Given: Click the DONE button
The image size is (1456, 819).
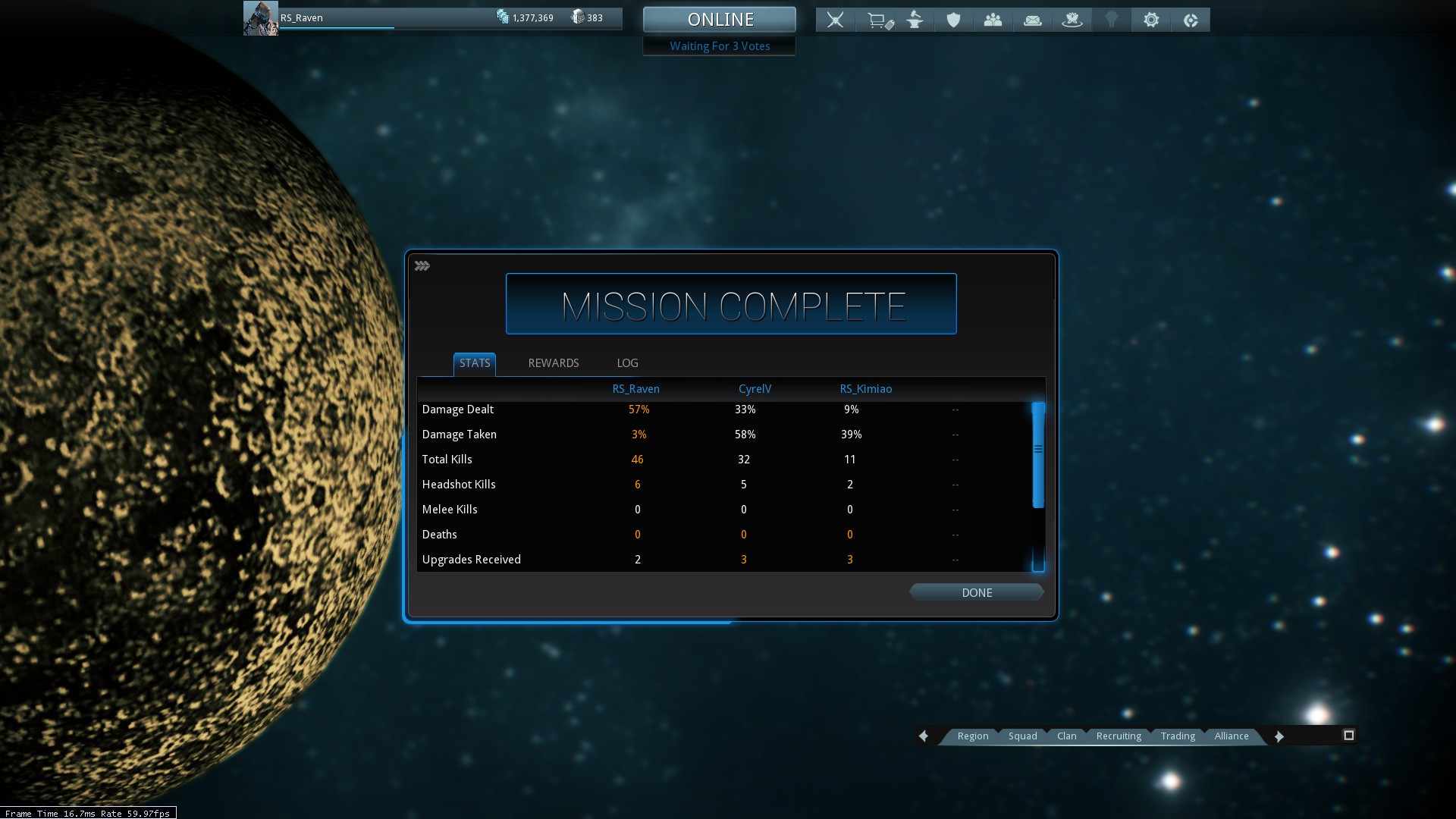Looking at the screenshot, I should (x=976, y=593).
